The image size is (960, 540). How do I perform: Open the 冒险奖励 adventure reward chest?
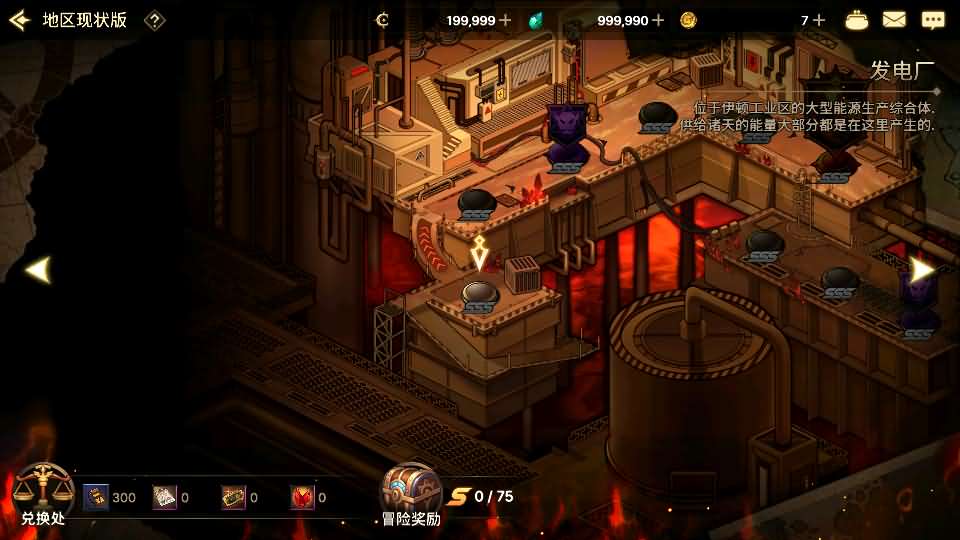(x=410, y=494)
